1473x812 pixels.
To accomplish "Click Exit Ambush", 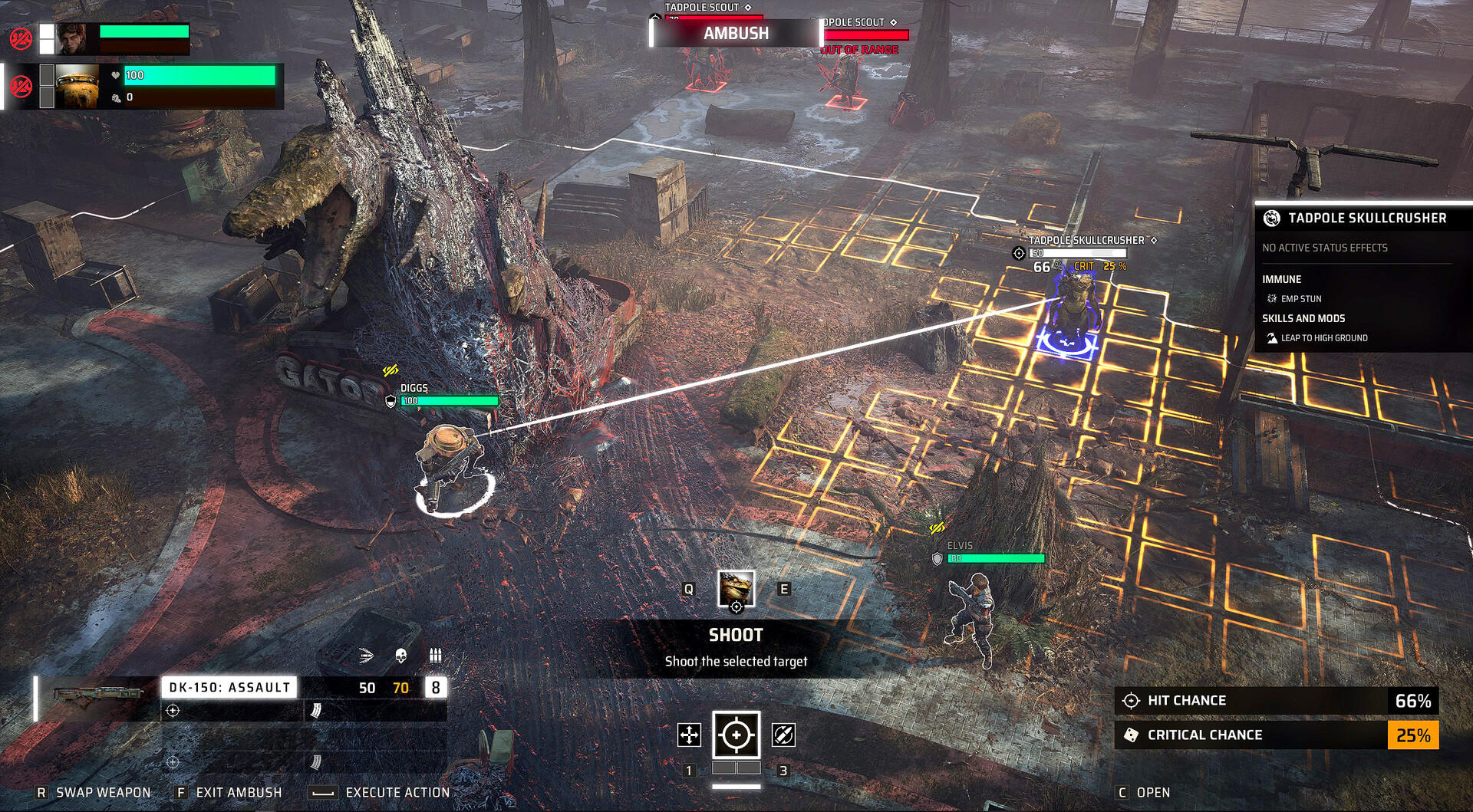I will click(x=238, y=792).
